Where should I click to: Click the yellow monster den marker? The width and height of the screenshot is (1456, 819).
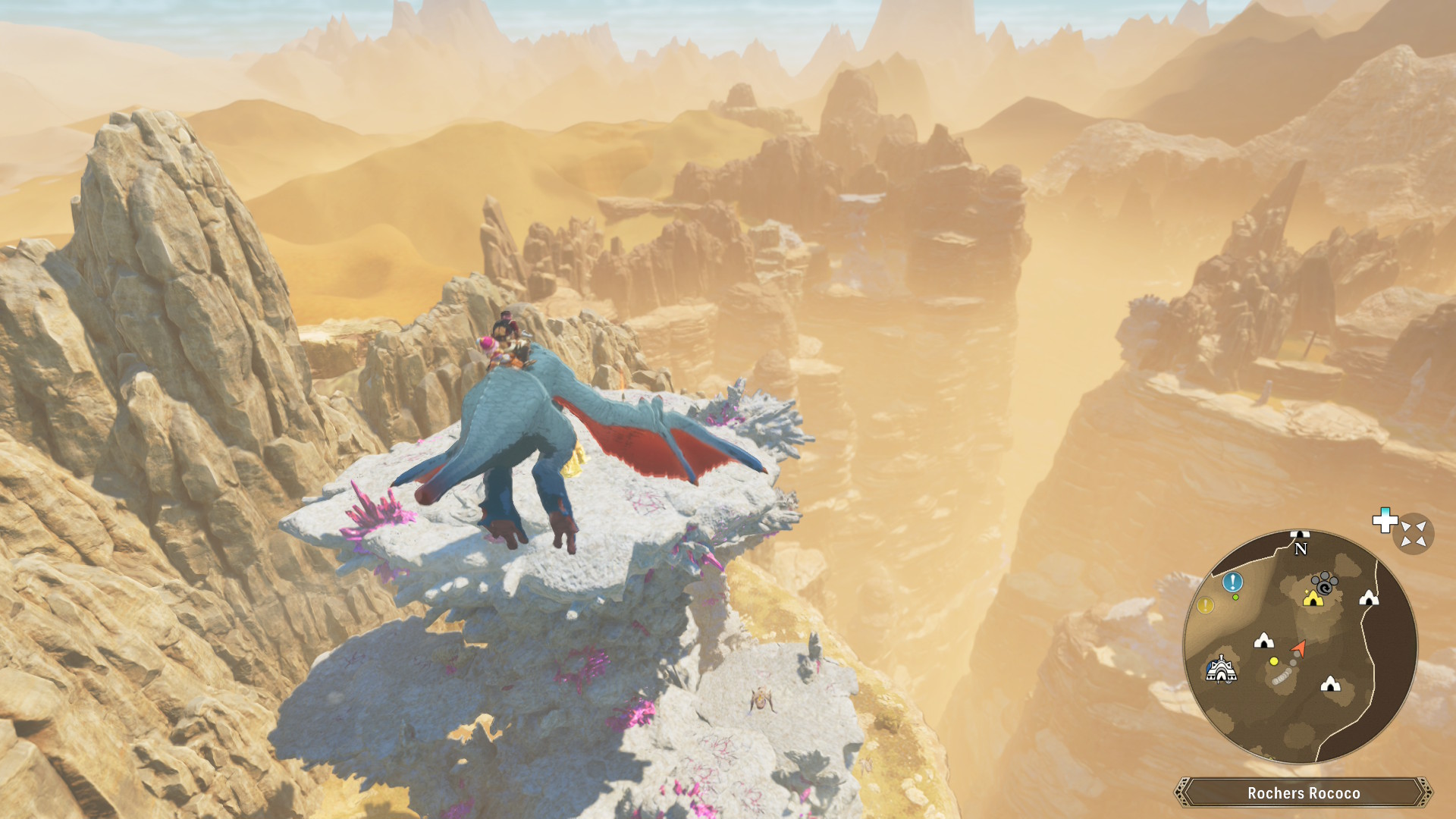tap(1313, 598)
